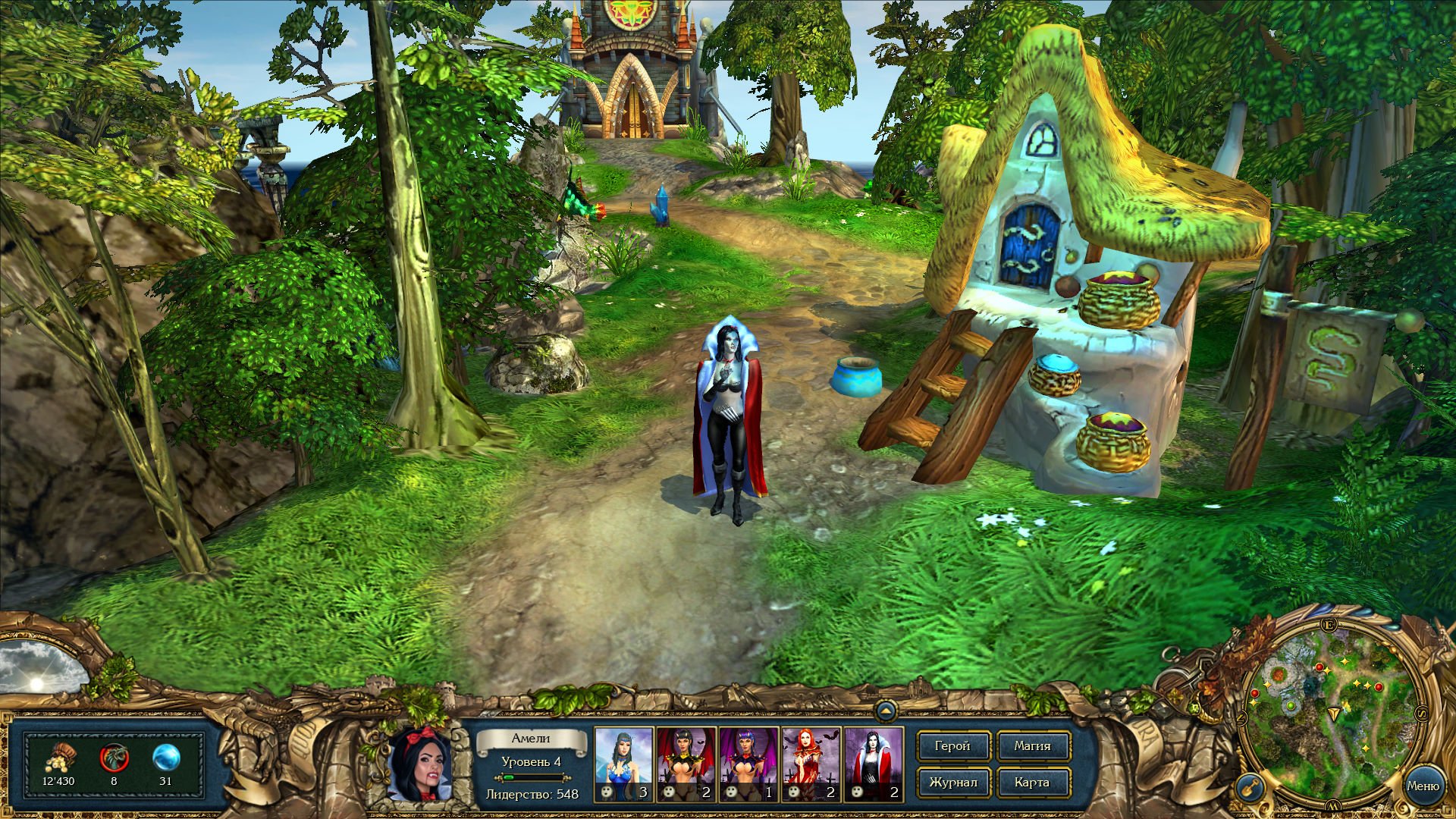The image size is (1456, 819).
Task: Select the vampiress troop in red cloak
Action: tap(873, 764)
